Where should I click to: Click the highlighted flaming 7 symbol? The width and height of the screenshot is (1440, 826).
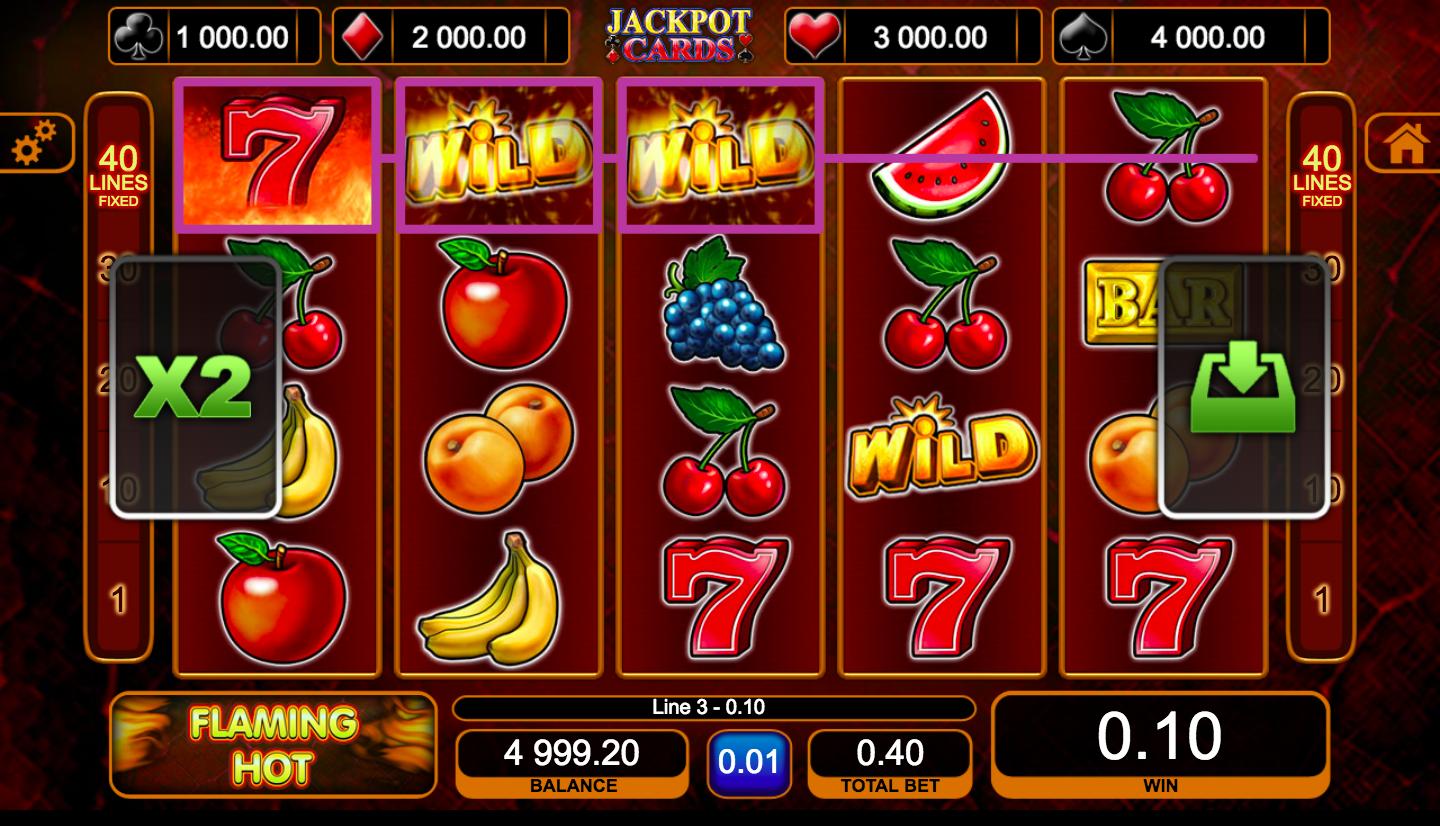(277, 156)
